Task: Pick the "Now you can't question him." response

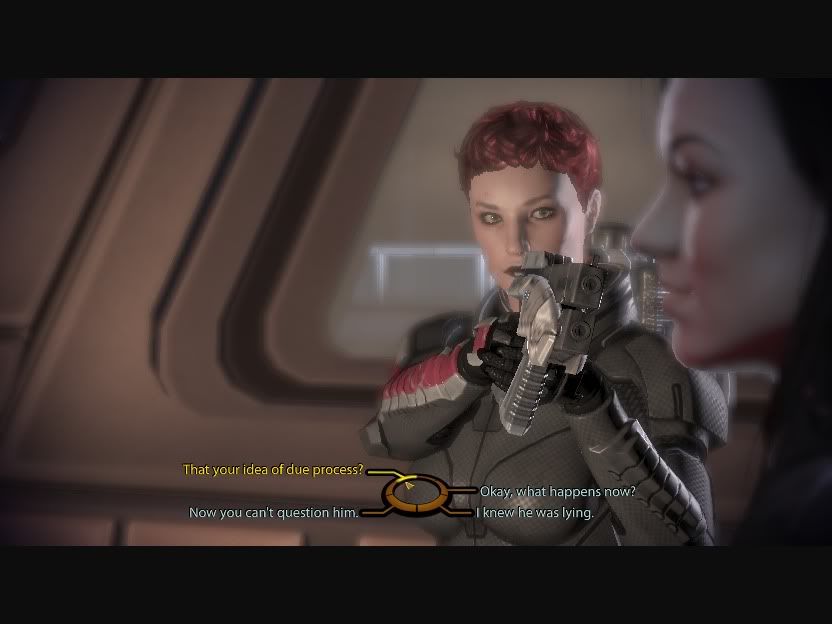Action: [x=273, y=513]
